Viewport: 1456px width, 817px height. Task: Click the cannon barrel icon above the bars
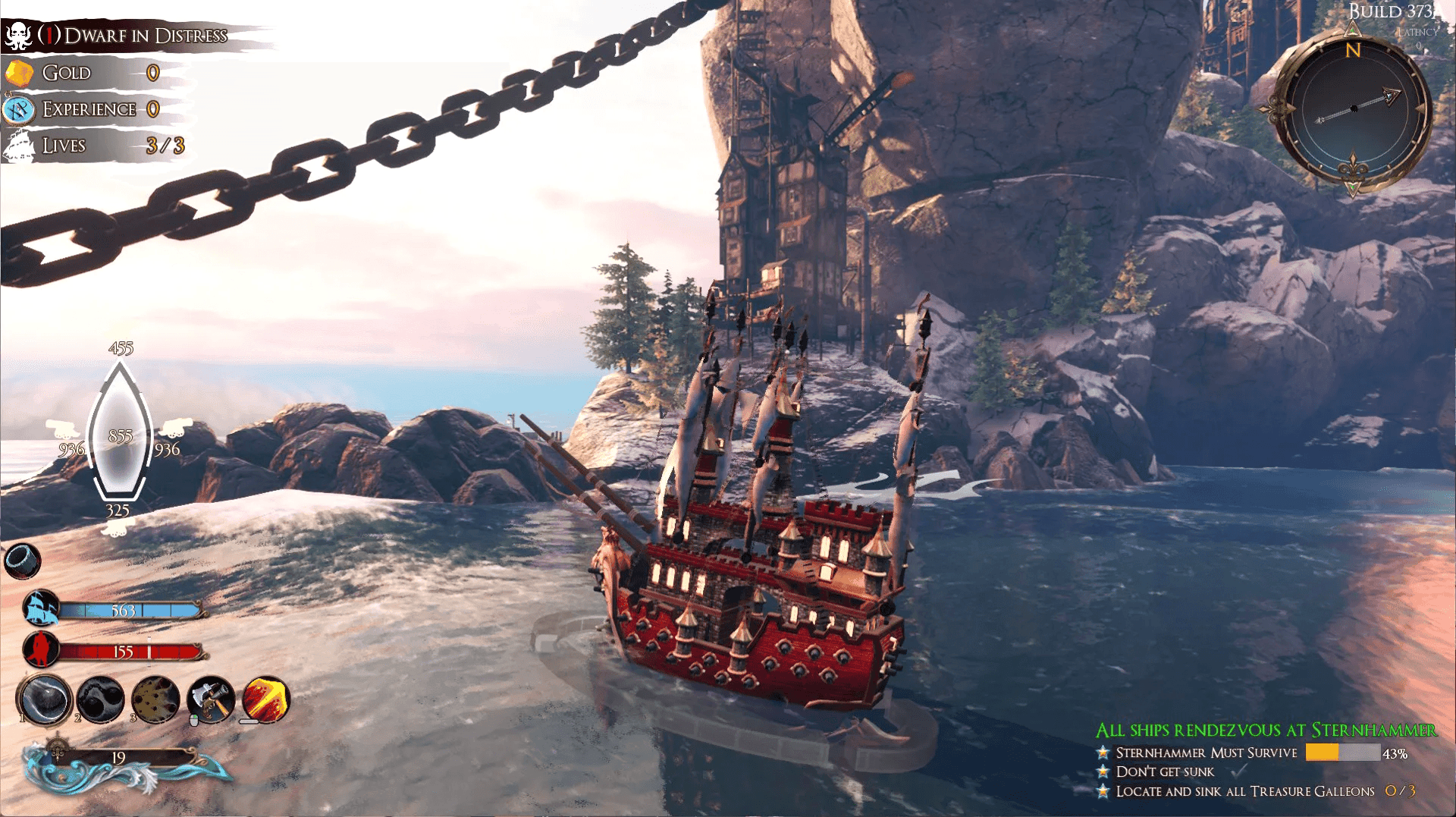click(x=22, y=561)
